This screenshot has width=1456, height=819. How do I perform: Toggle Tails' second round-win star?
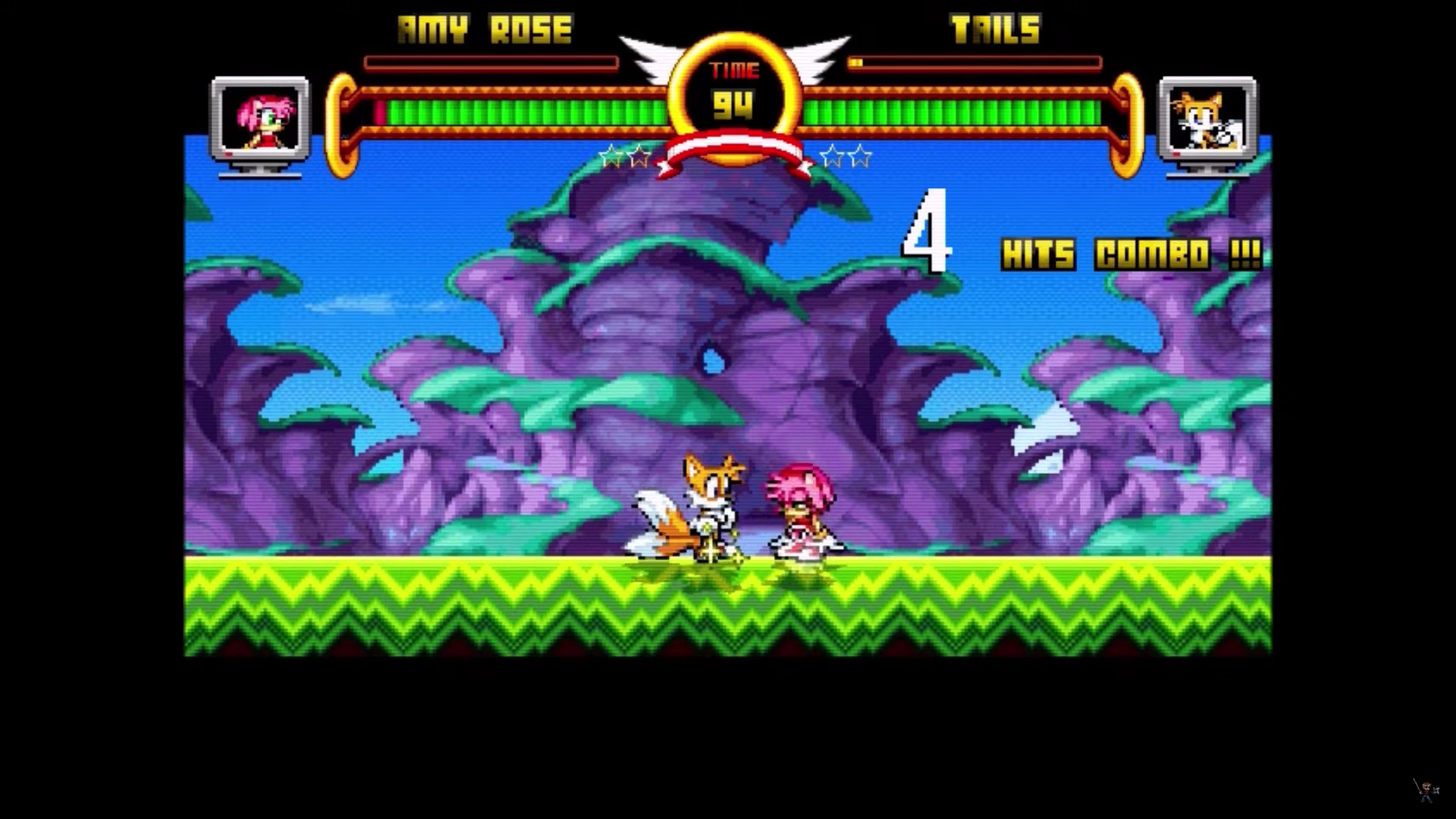(x=861, y=155)
